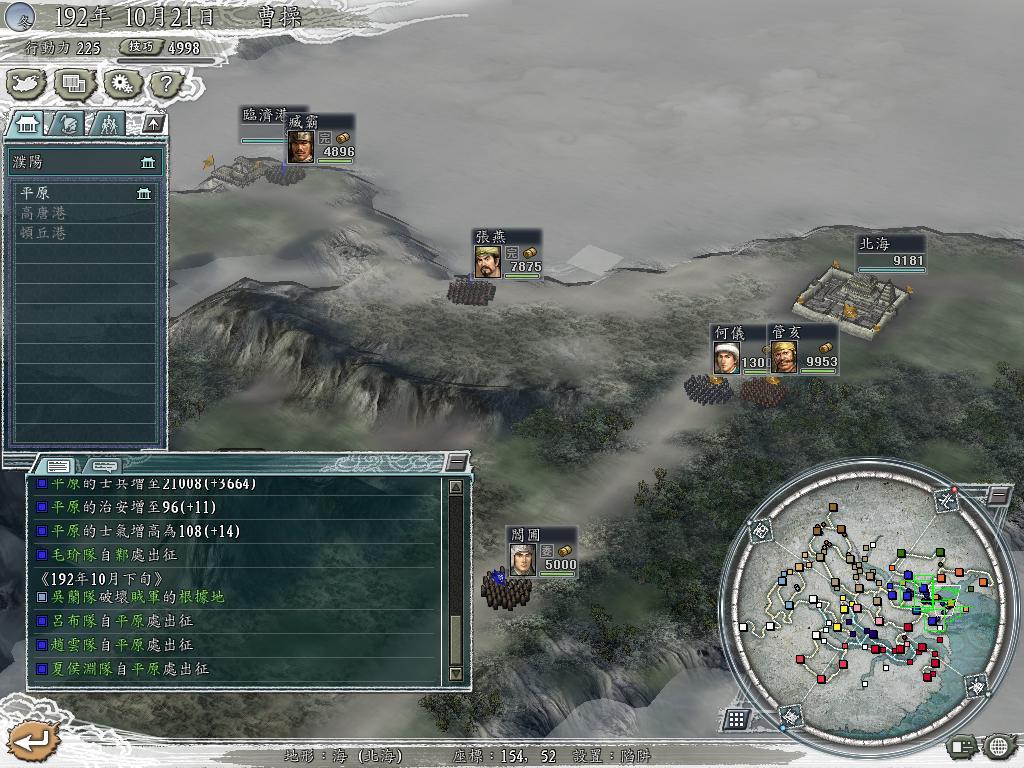This screenshot has height=768, width=1024.
Task: Open the China map overview button
Action: pos(26,84)
